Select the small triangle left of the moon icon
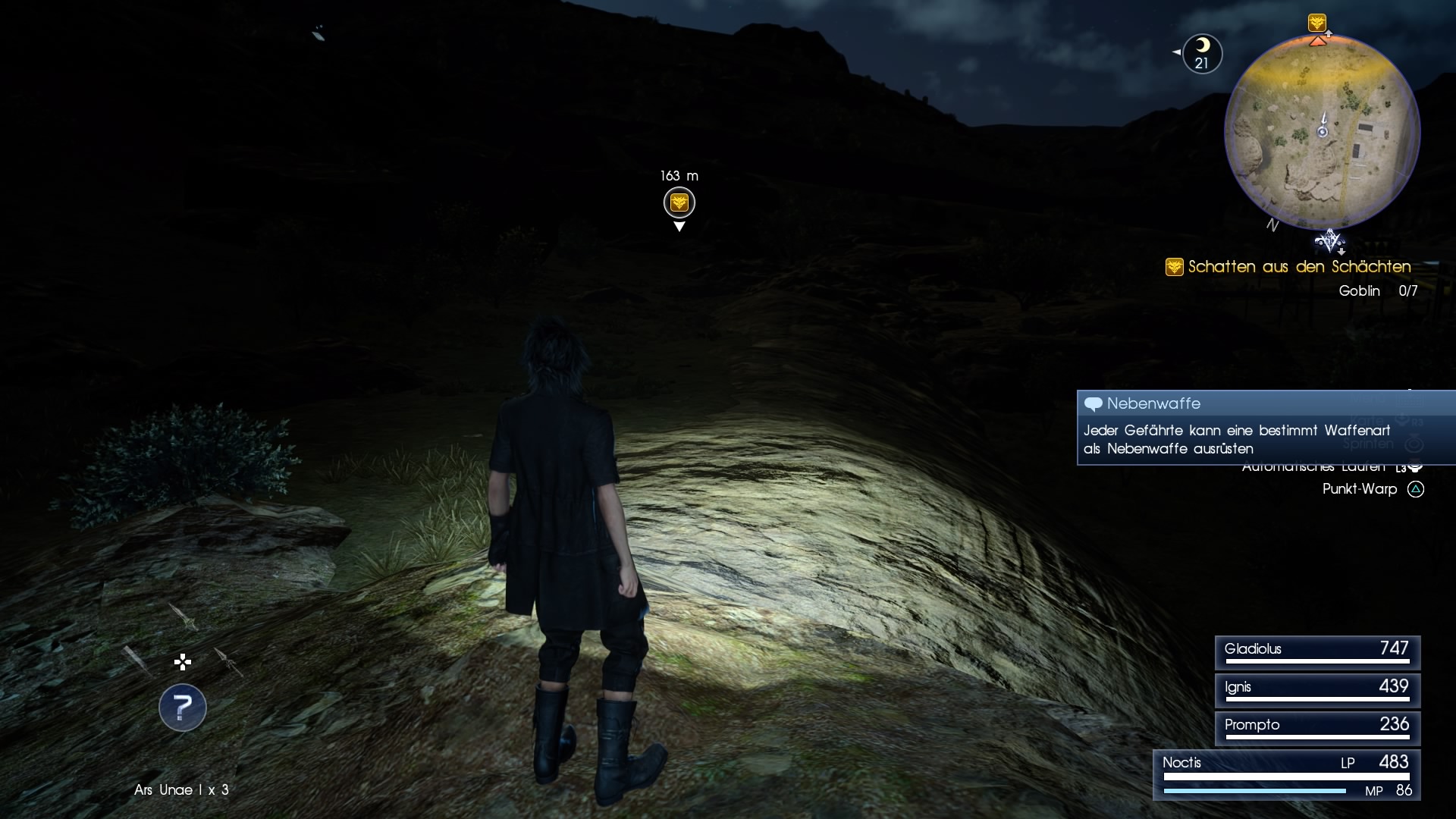The height and width of the screenshot is (819, 1456). [x=1176, y=52]
